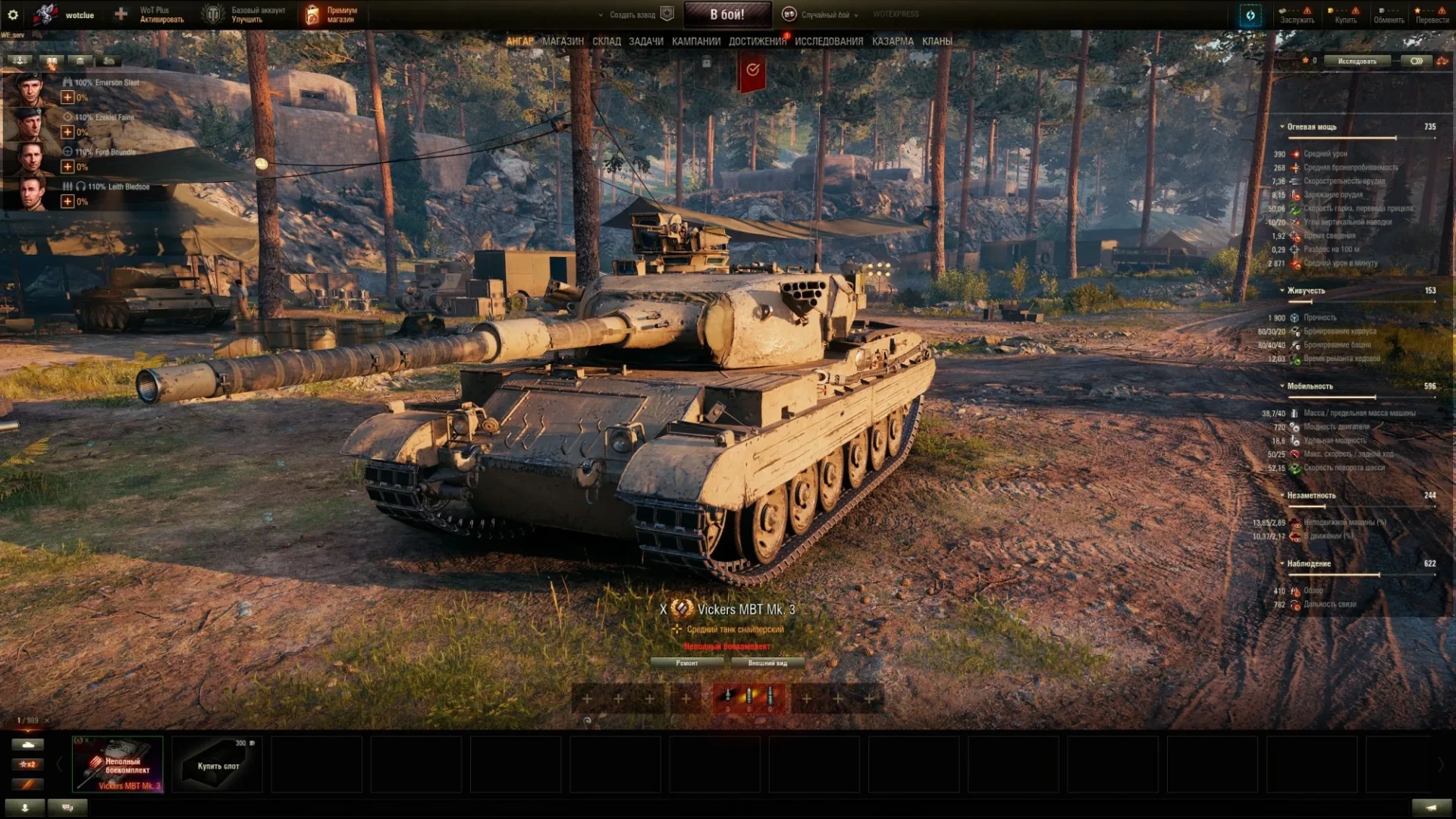The image size is (1456, 819).
Task: Open the Премиум магазин
Action: pos(332,14)
